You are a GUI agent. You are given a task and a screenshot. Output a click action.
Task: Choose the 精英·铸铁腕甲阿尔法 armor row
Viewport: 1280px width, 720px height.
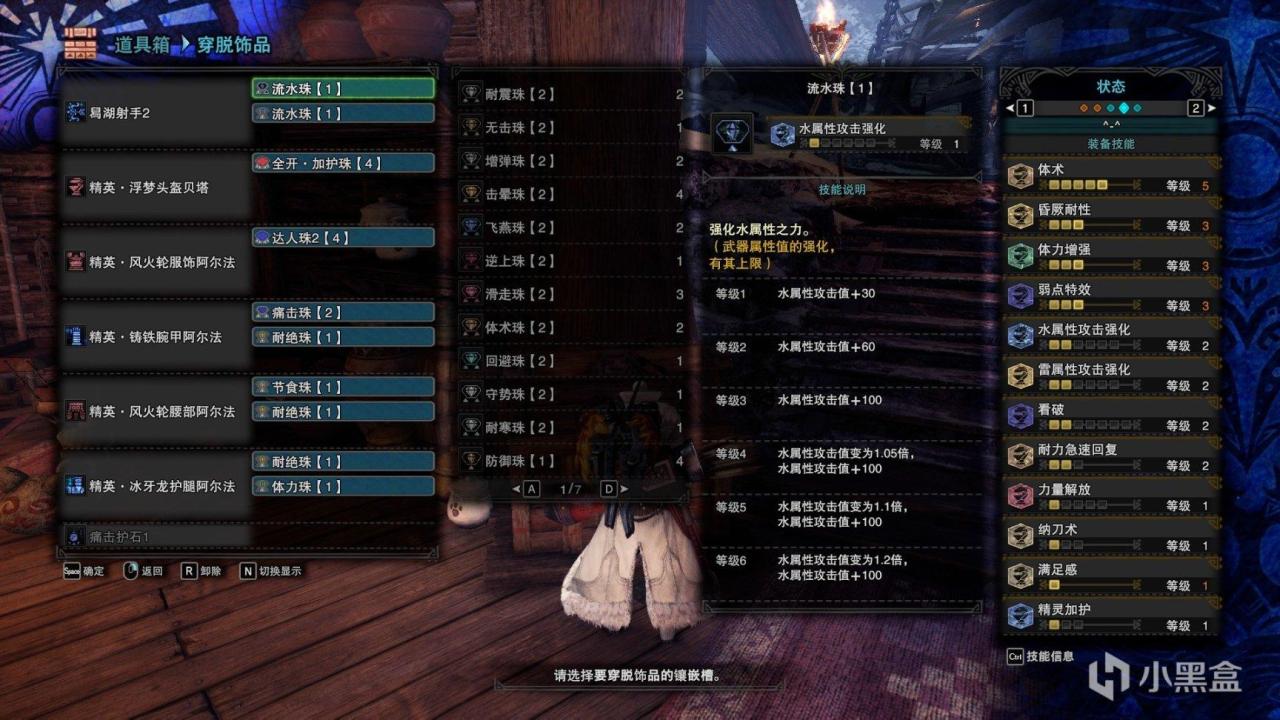pyautogui.click(x=155, y=337)
